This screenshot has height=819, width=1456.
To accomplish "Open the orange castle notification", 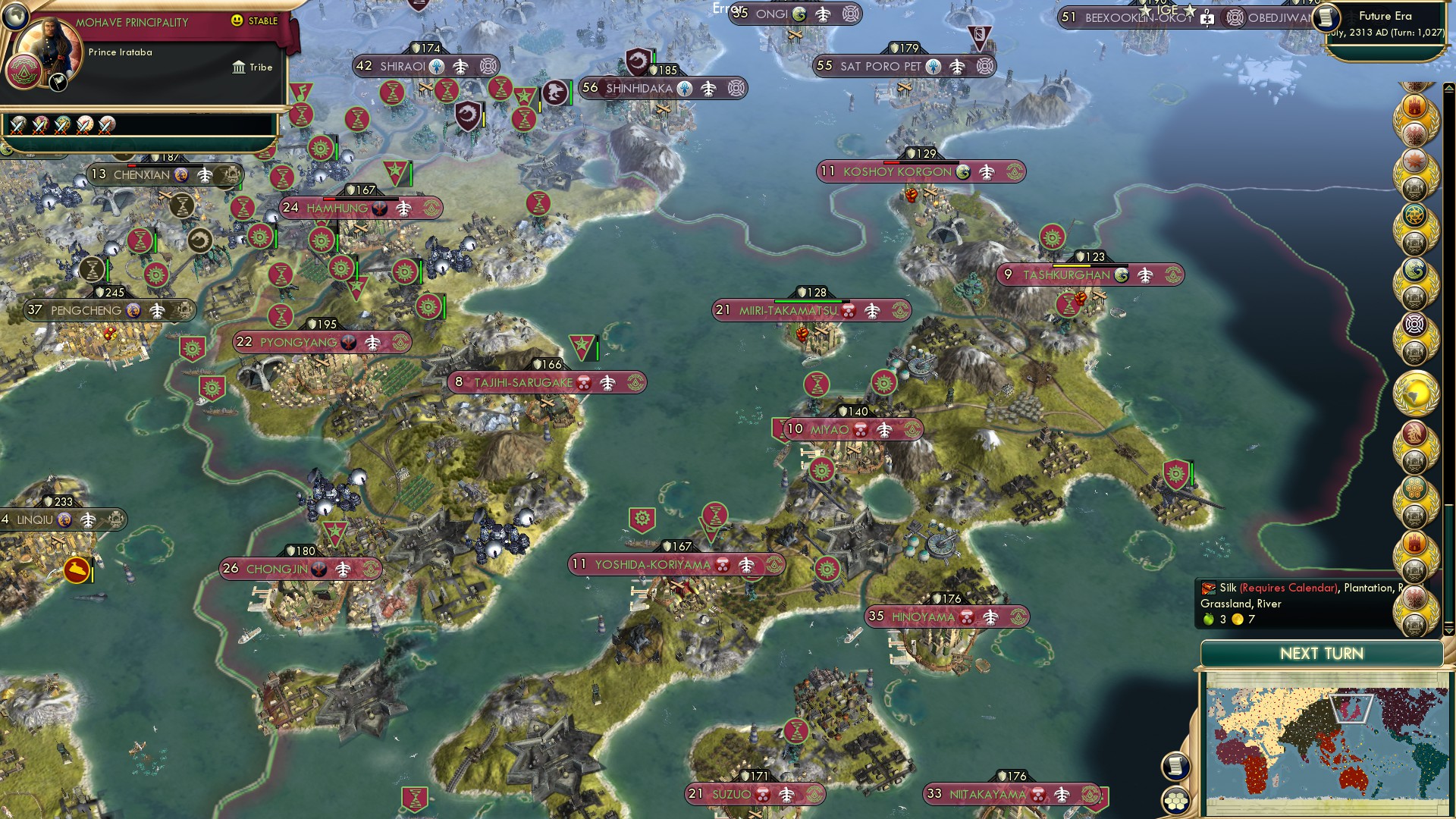I will point(1414,106).
